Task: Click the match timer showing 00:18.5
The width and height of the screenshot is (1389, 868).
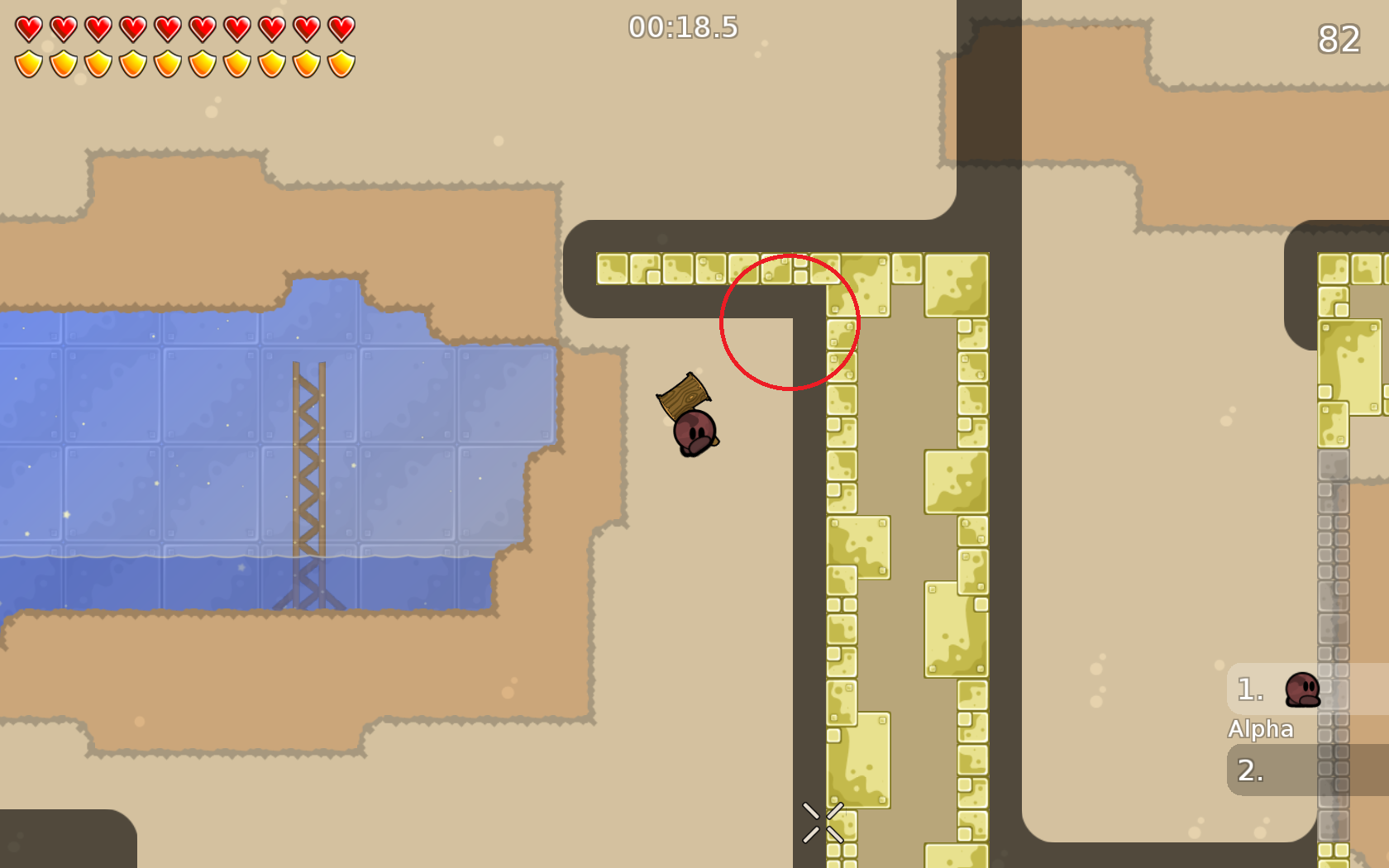Action: click(x=681, y=27)
